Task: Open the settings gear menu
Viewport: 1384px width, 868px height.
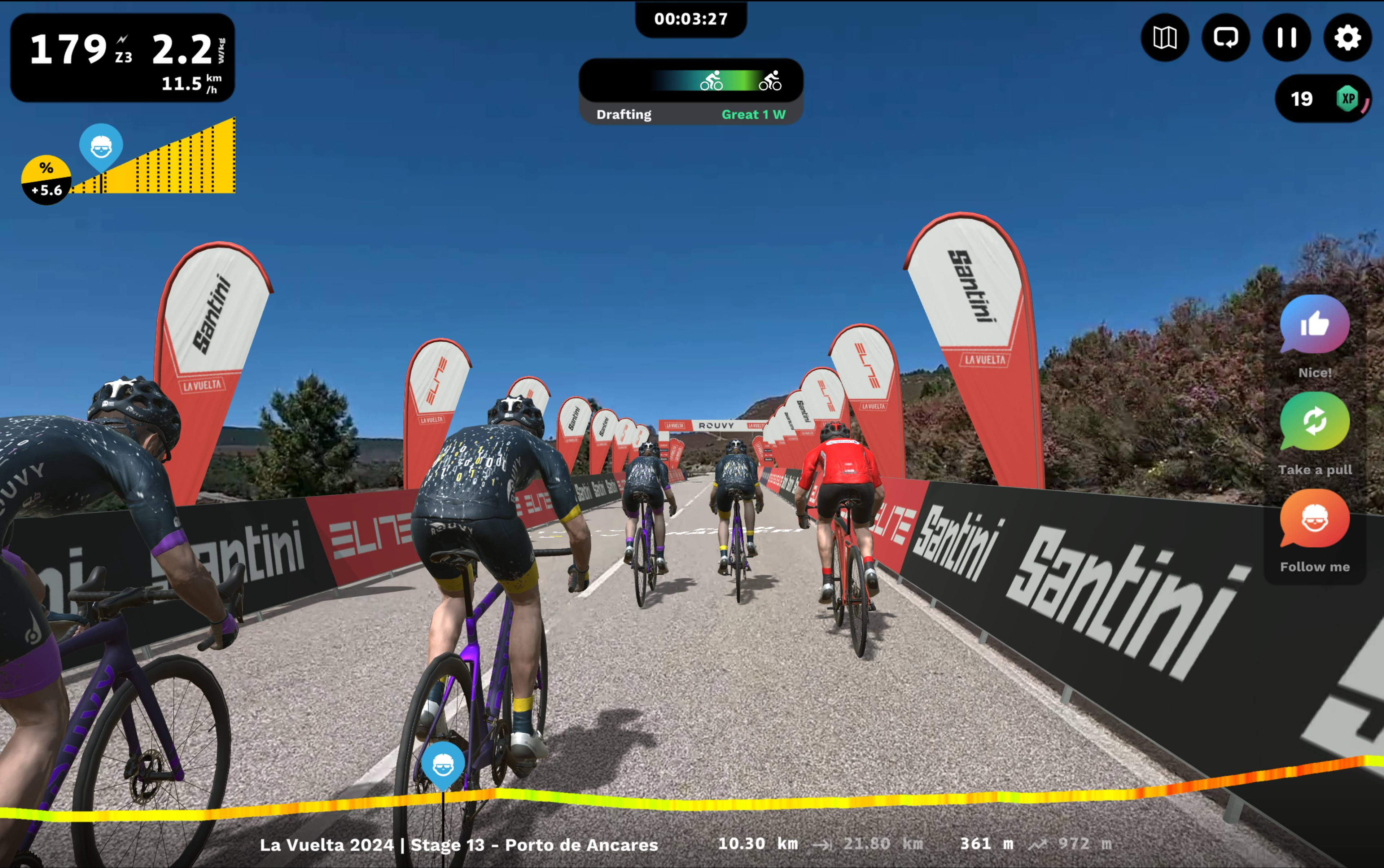Action: (1347, 38)
